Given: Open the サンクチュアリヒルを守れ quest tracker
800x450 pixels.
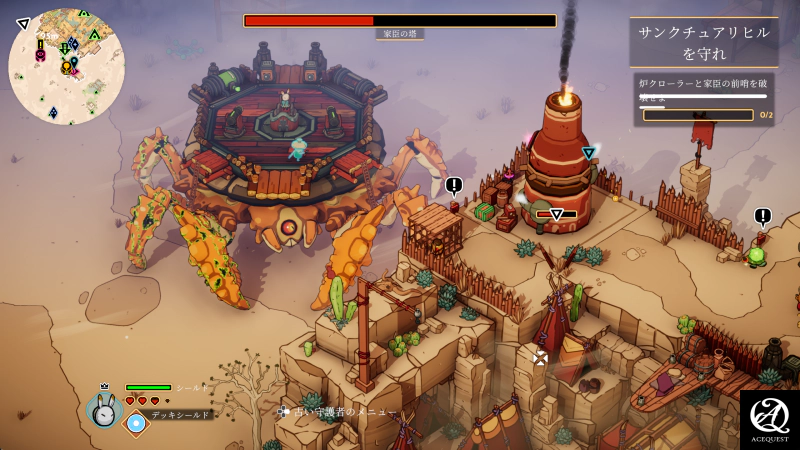Looking at the screenshot, I should [704, 42].
